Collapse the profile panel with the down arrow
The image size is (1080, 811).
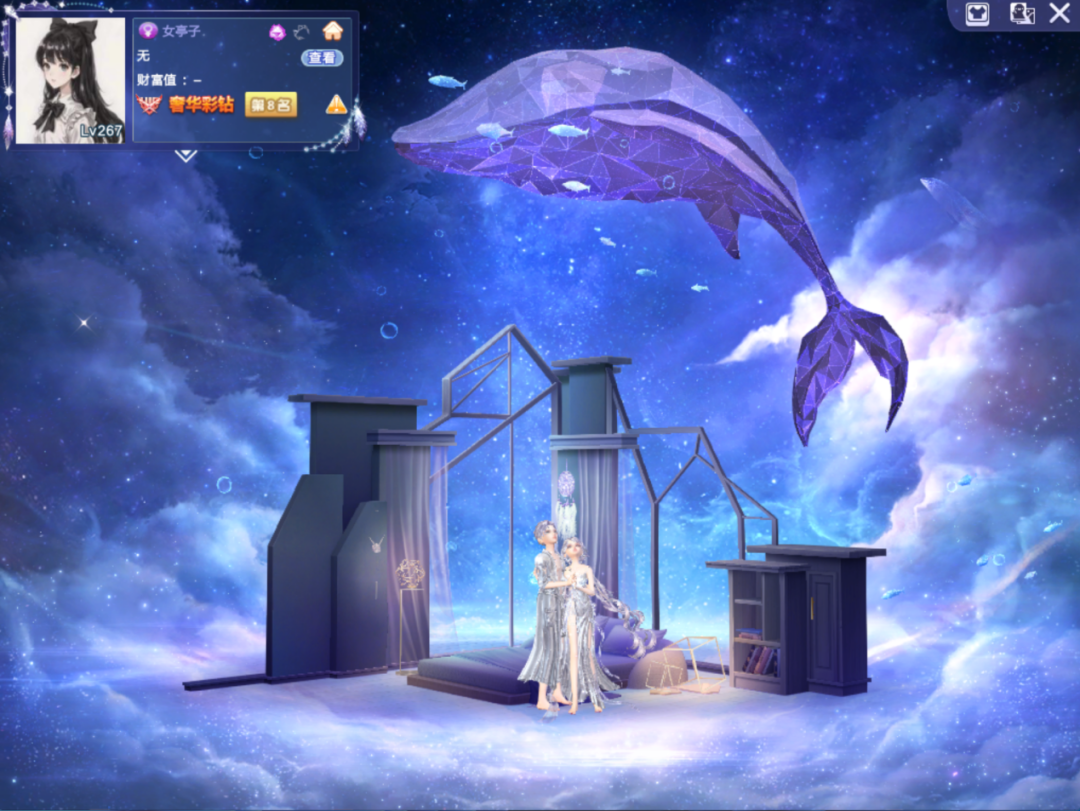pos(186,155)
